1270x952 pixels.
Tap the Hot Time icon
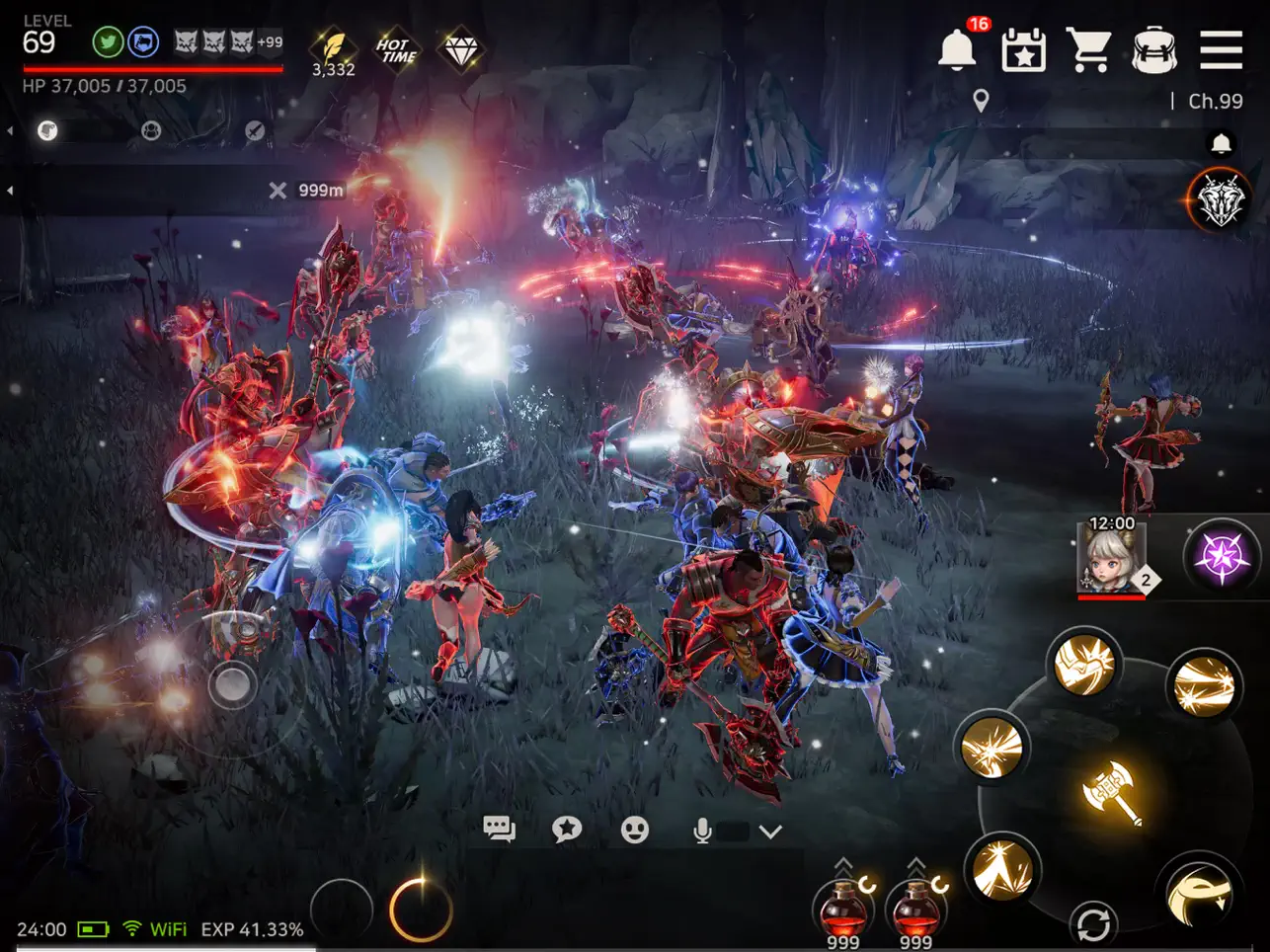(x=397, y=49)
